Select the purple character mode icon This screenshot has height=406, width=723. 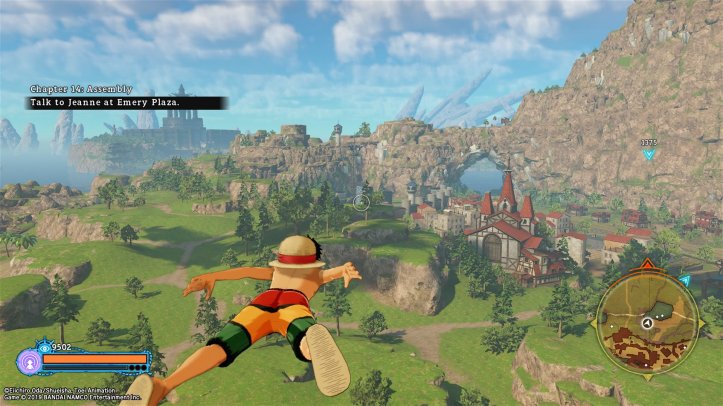(28, 362)
